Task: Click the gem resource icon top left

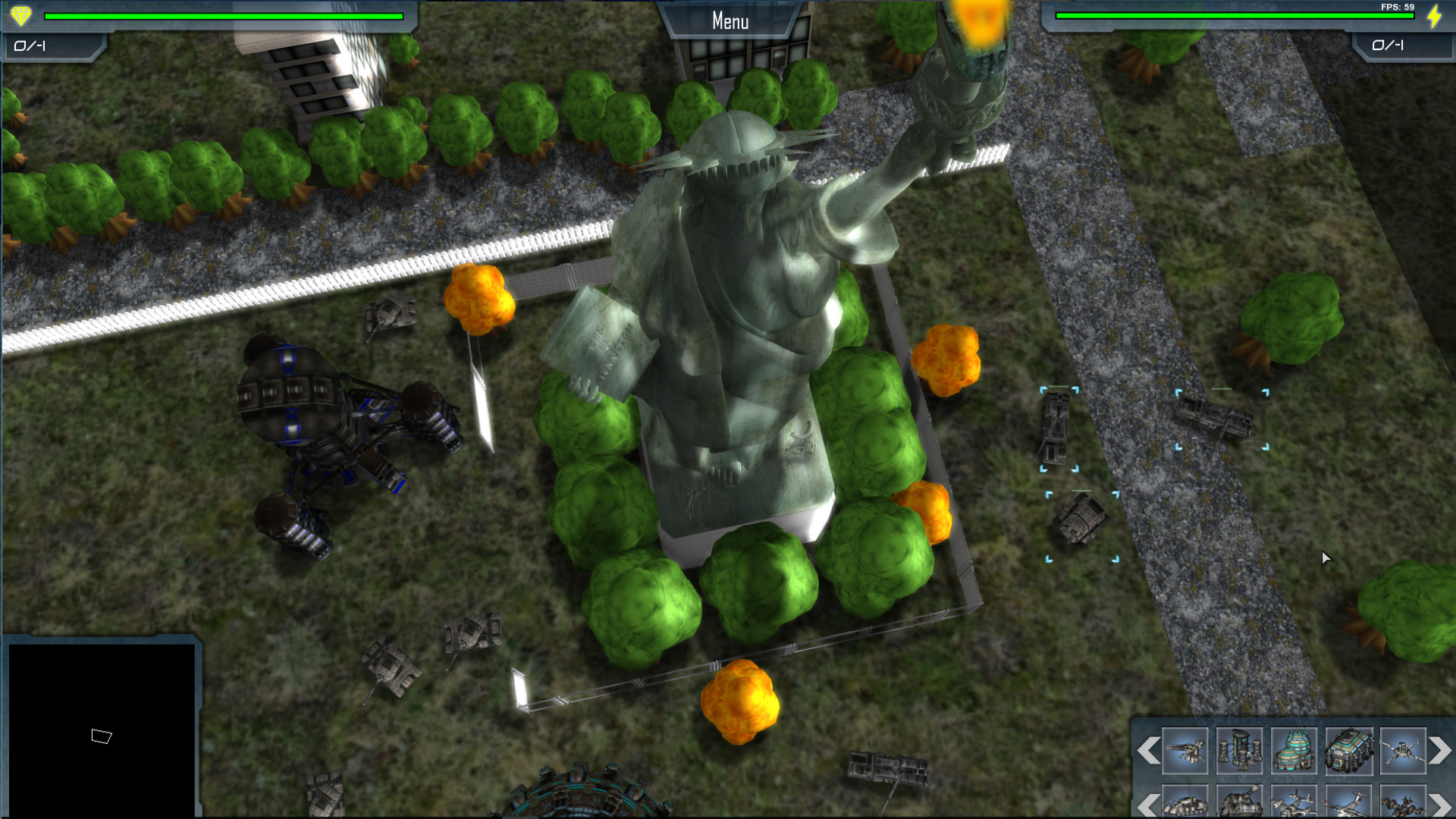Action: coord(20,15)
